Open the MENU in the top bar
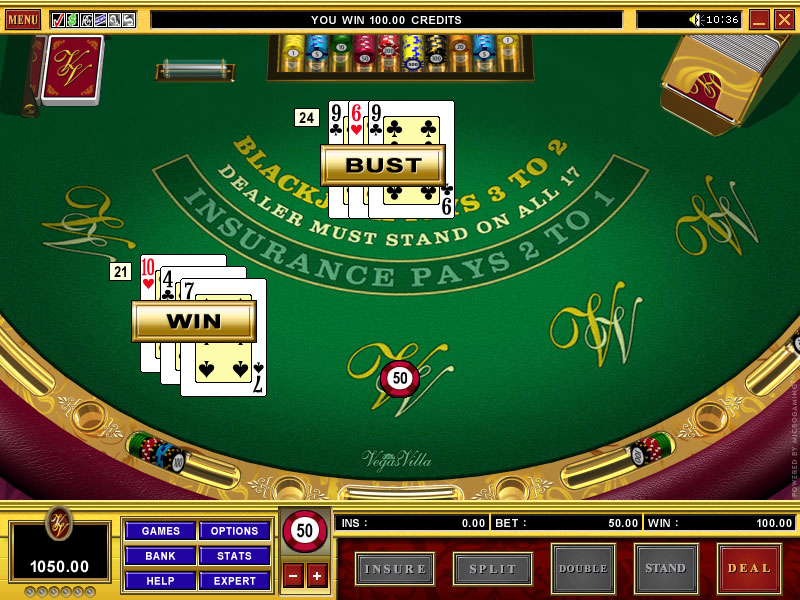 coord(22,19)
